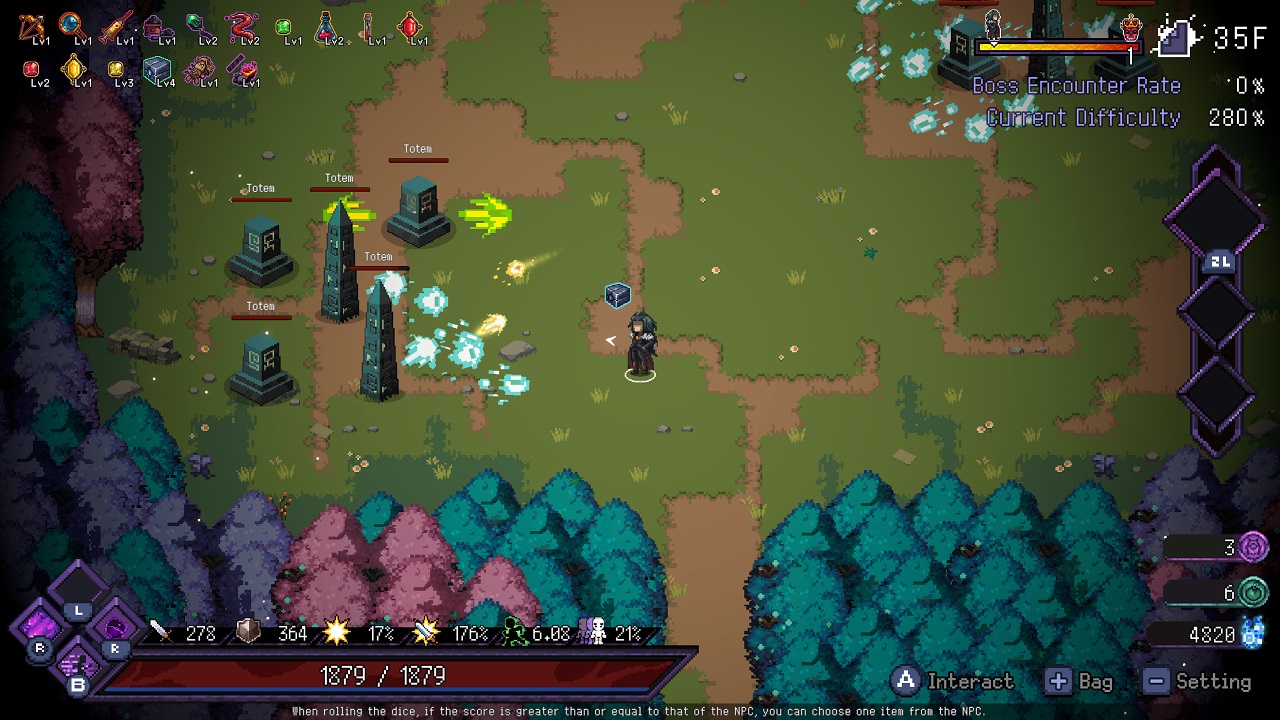
Task: Click the blue crystal currency showing 4820
Action: [1253, 635]
